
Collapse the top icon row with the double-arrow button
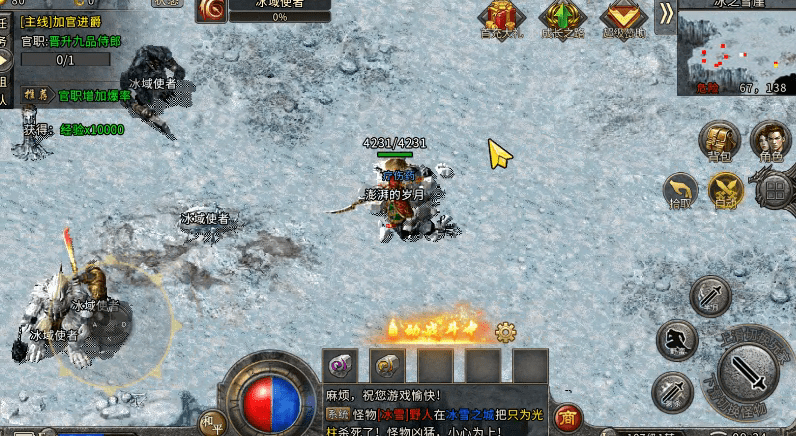[665, 12]
